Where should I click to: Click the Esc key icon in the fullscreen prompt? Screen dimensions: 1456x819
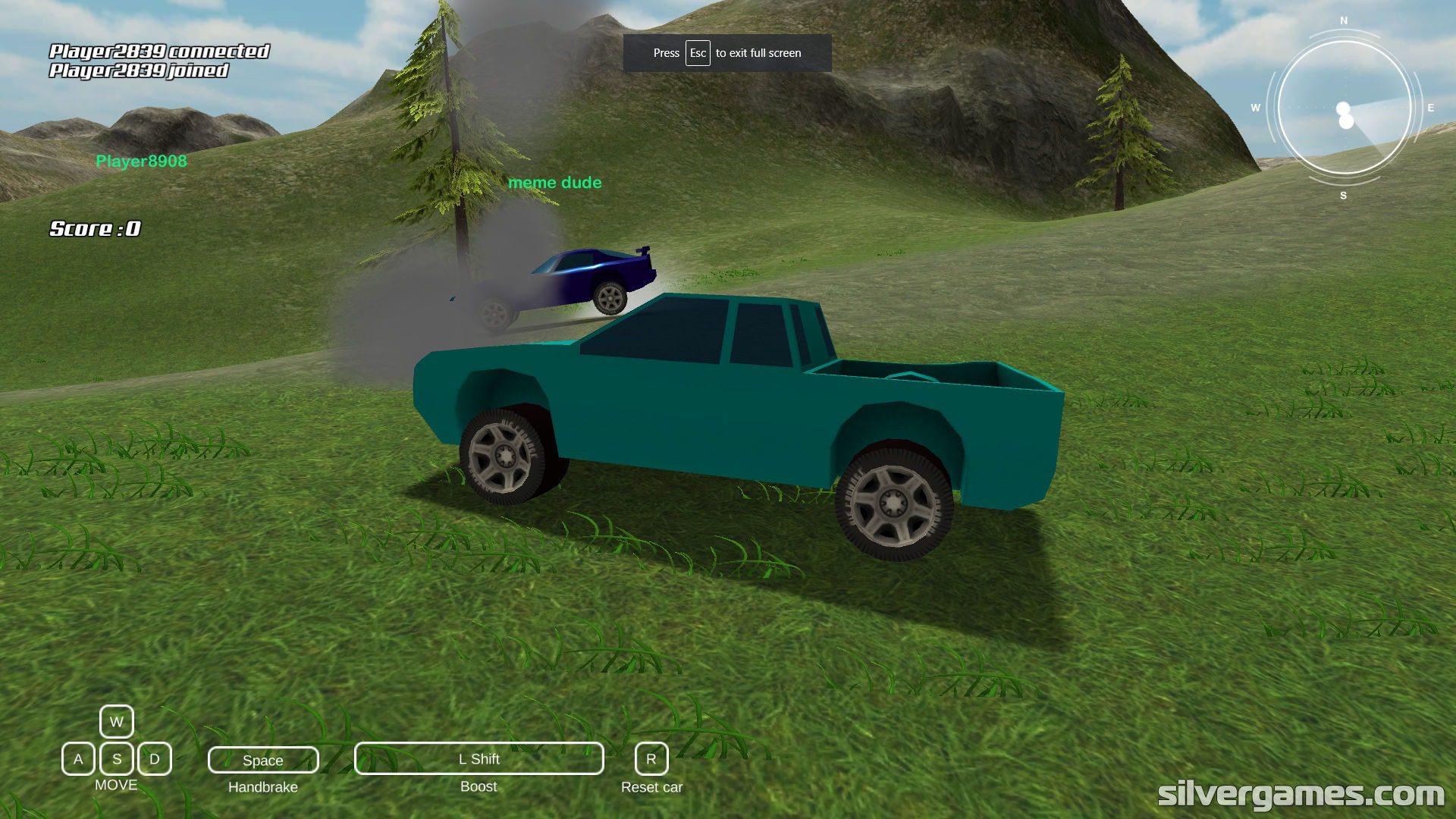coord(697,53)
